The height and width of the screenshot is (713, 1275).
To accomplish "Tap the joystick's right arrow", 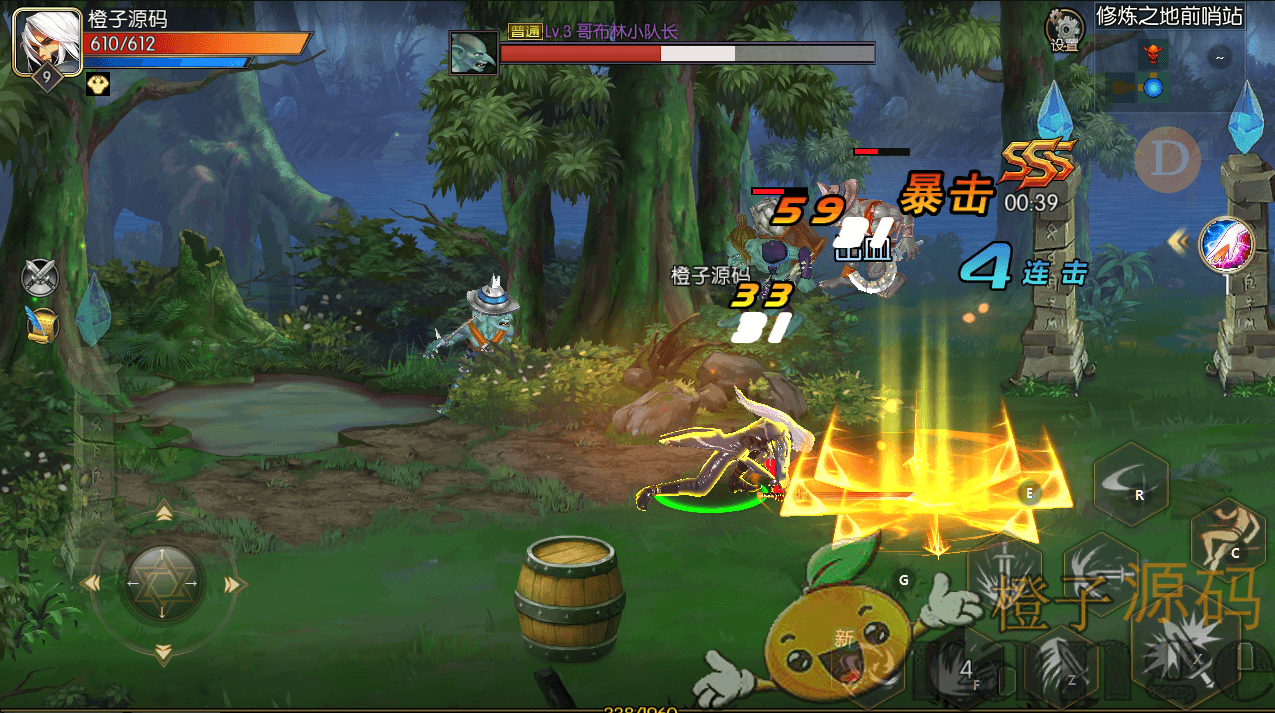I will tap(234, 584).
